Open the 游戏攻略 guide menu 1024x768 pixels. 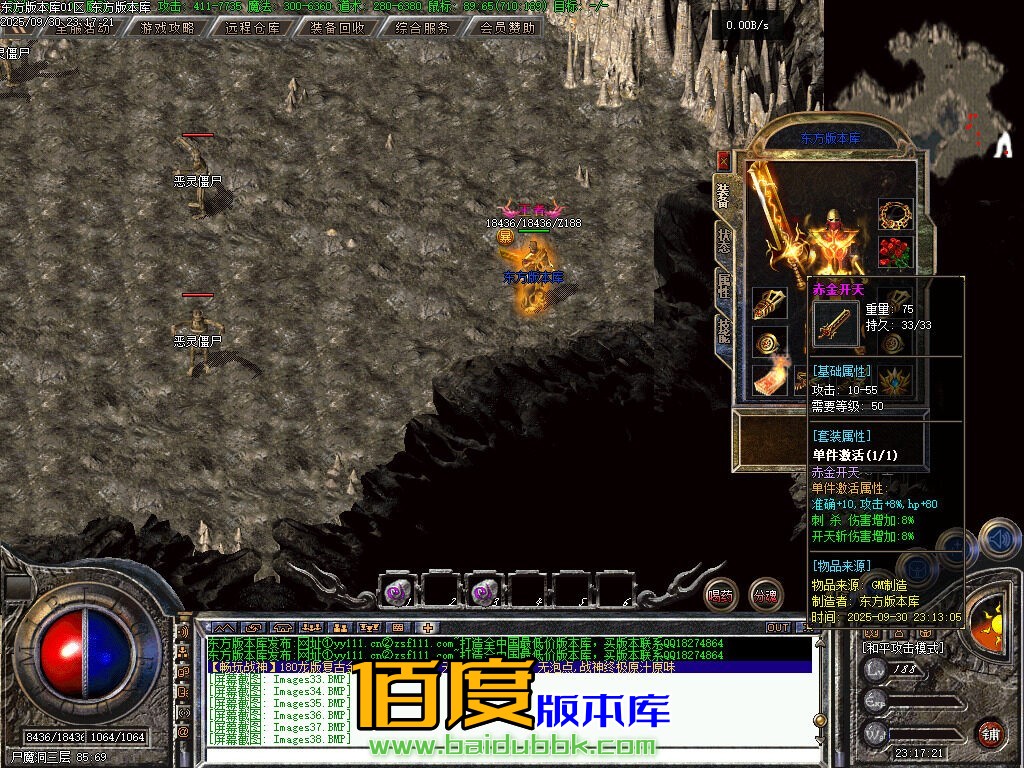click(168, 28)
